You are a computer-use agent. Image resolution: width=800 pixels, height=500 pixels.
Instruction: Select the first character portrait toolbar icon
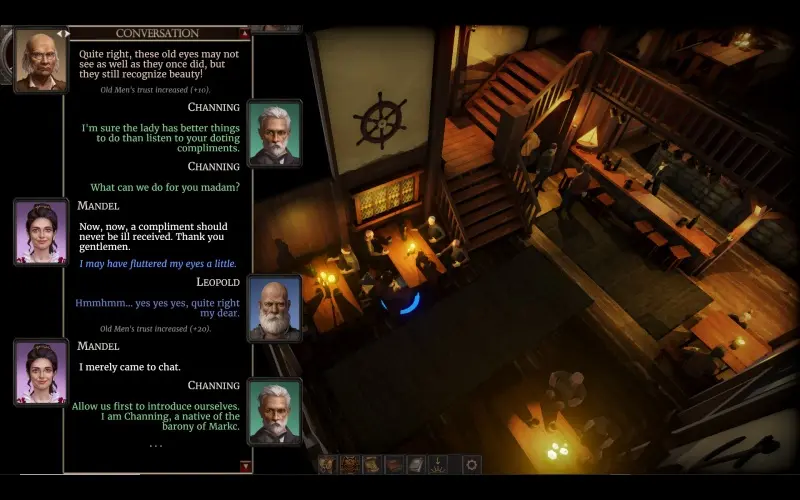tap(328, 464)
